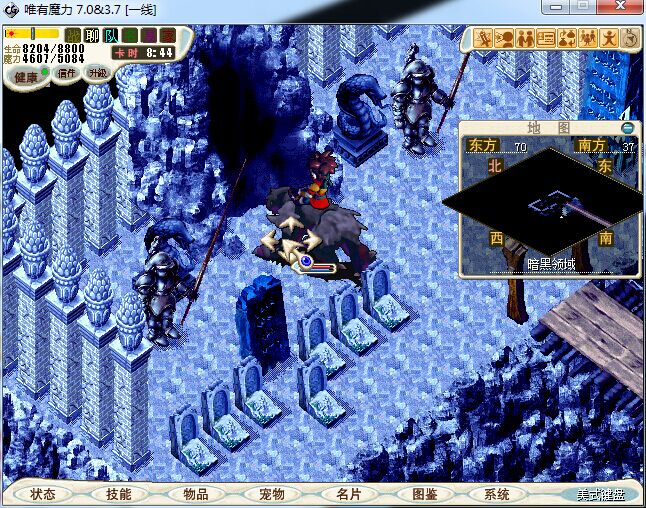Click the name card exchange icon

[546, 39]
